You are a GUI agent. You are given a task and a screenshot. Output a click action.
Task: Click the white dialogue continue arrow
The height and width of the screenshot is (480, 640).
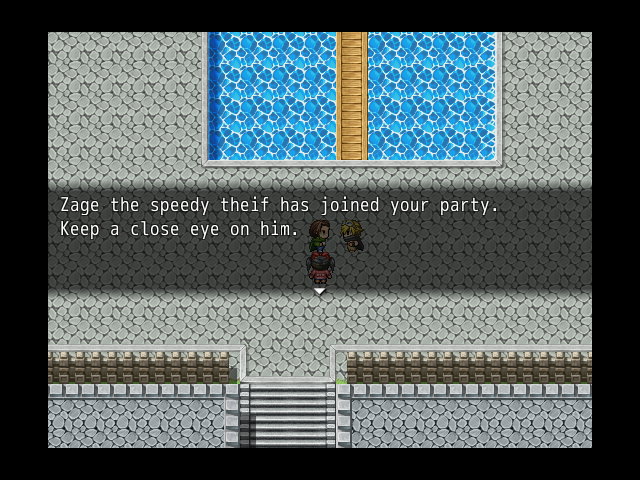(320, 291)
